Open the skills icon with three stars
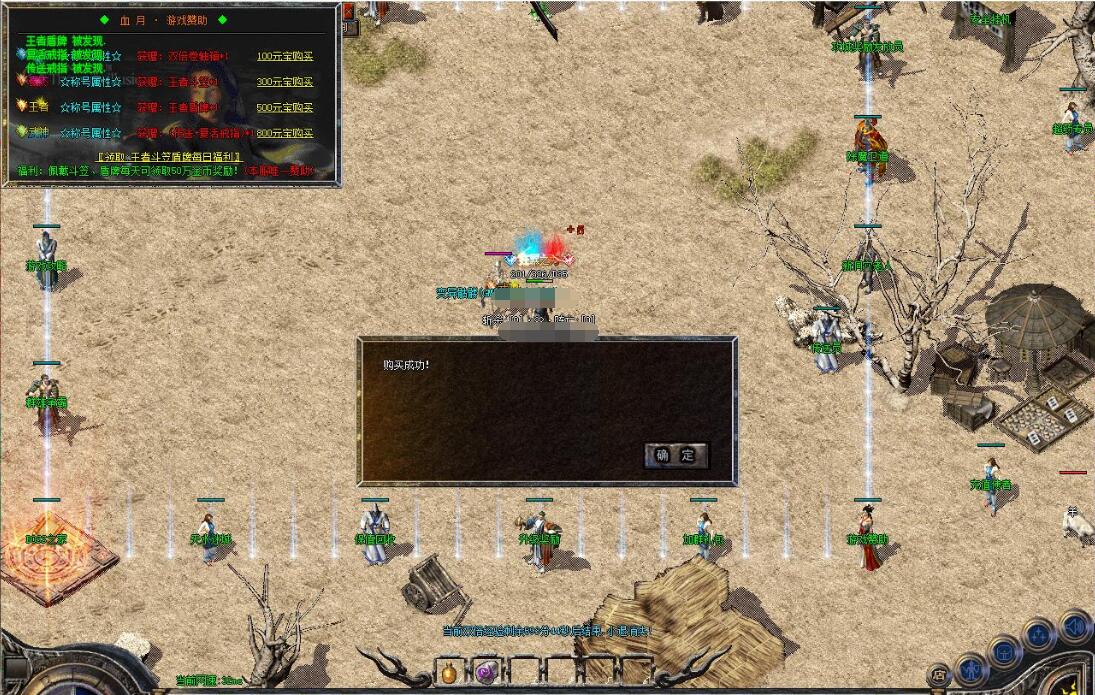1095x695 pixels. pos(1040,636)
